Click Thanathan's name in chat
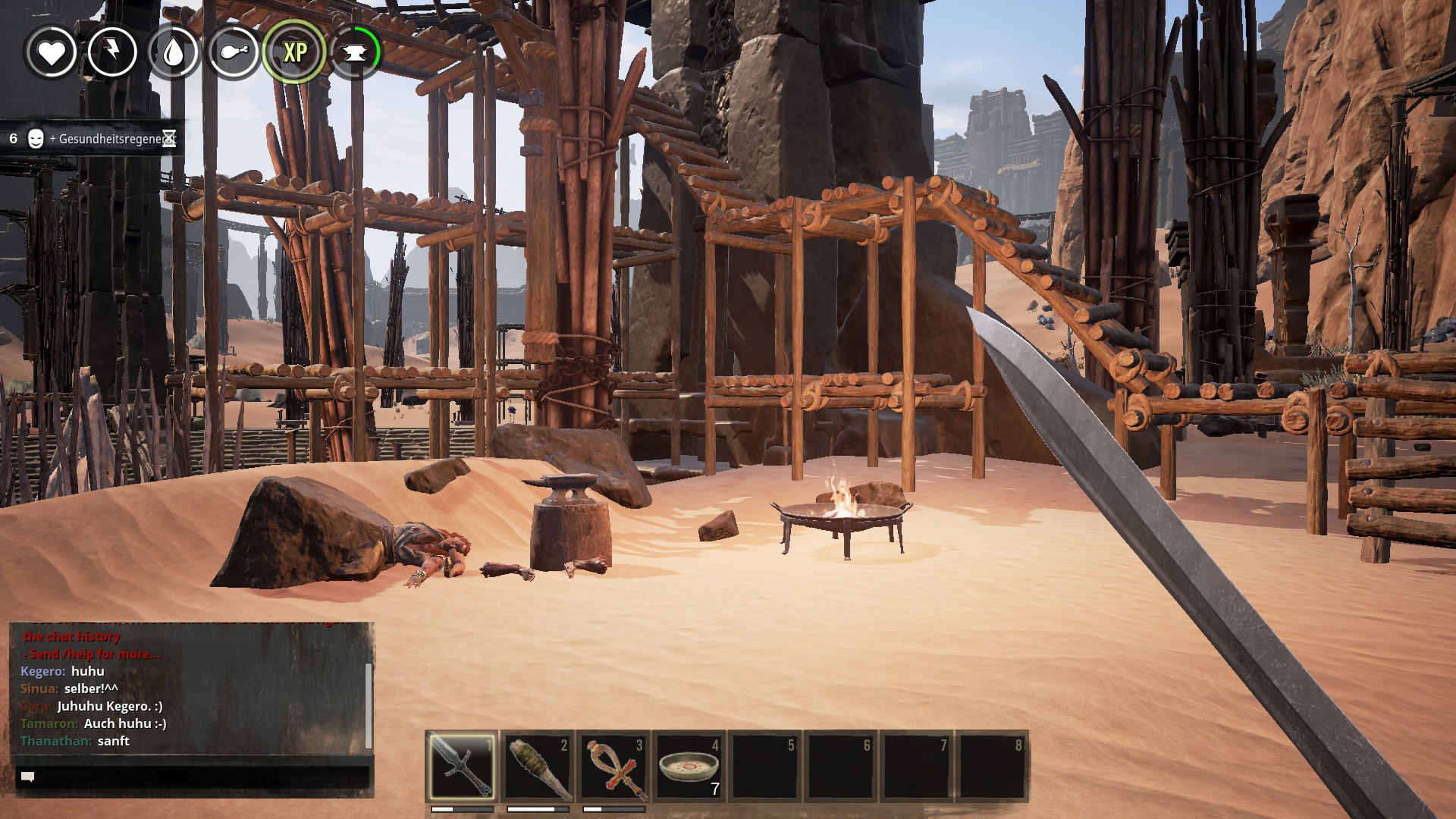This screenshot has height=819, width=1456. 55,741
